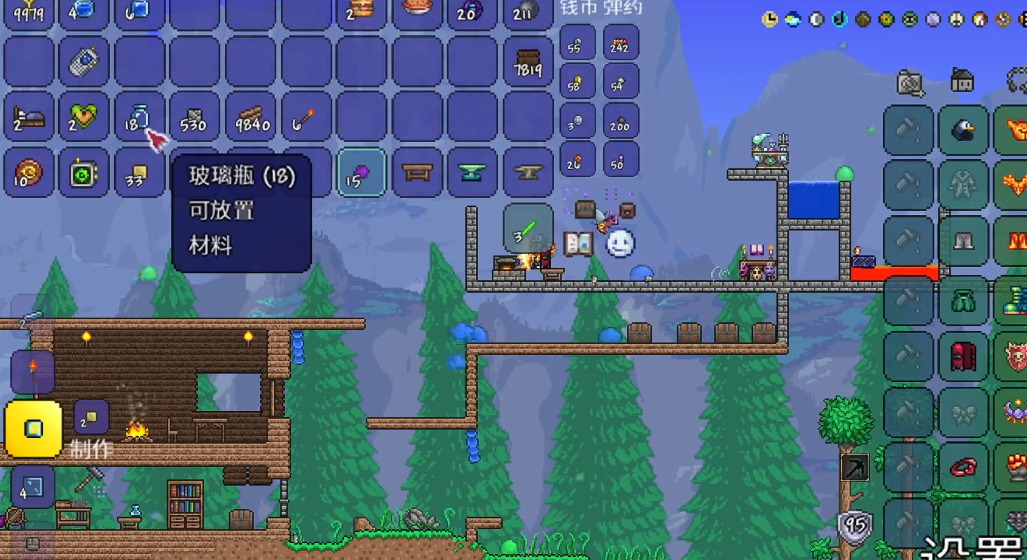Select the bed item slot

28,117
